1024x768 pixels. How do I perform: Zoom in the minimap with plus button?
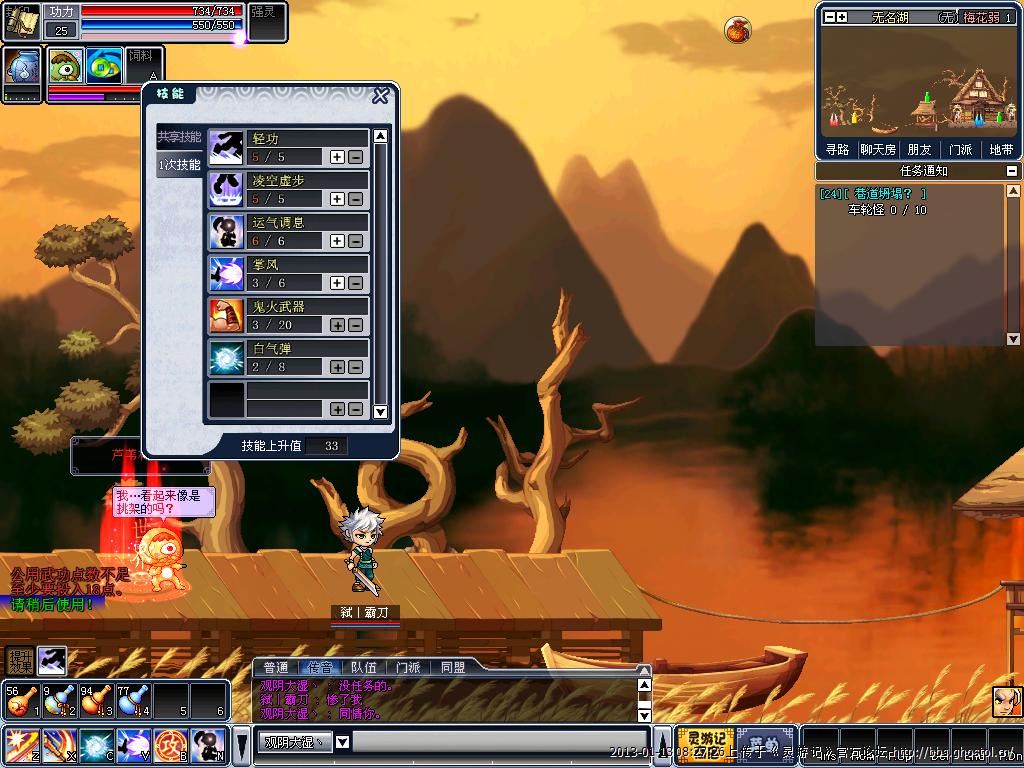[842, 17]
